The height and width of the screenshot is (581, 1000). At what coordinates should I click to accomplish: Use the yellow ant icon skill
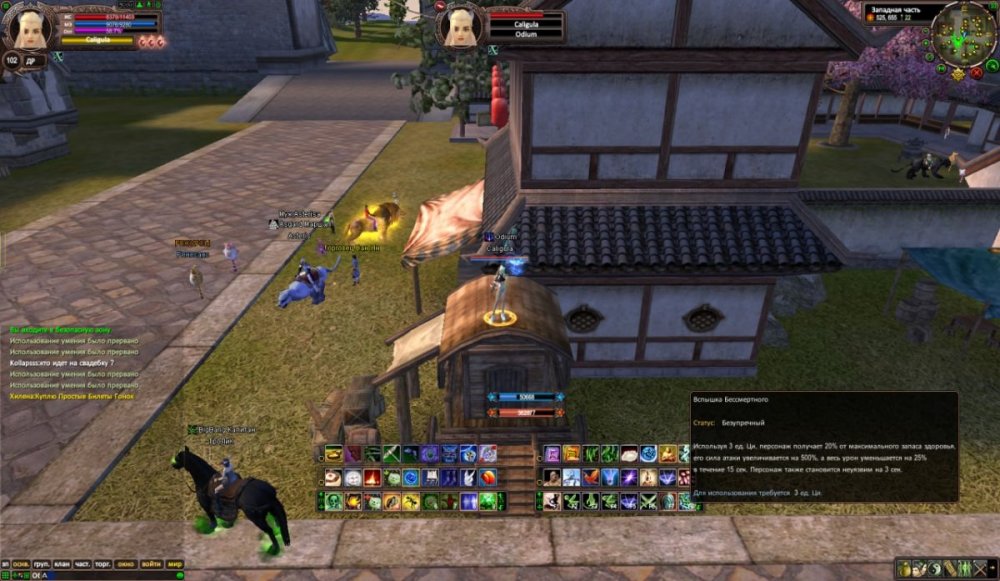410,502
